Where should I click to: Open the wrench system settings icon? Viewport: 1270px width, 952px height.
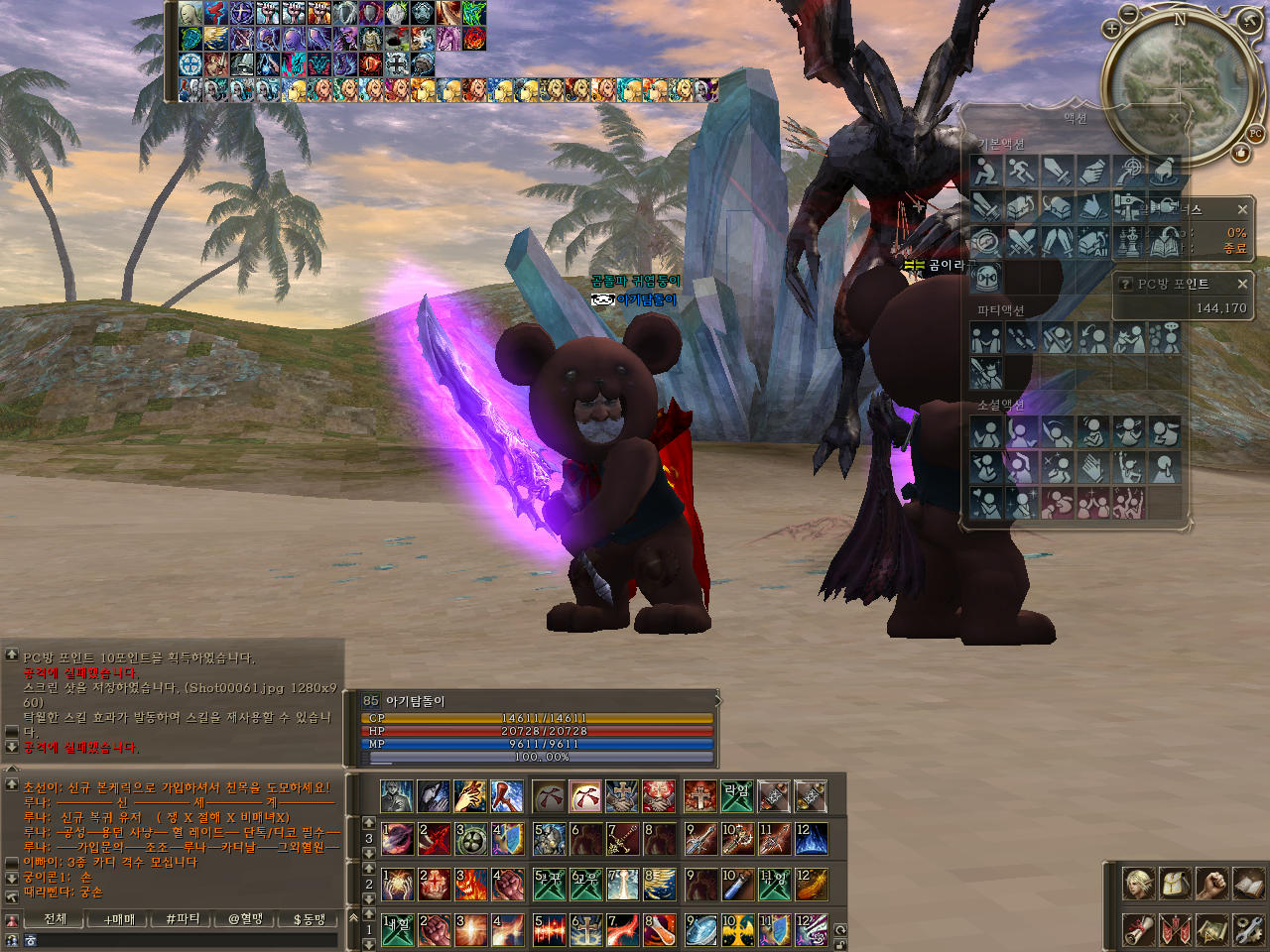tap(1248, 929)
